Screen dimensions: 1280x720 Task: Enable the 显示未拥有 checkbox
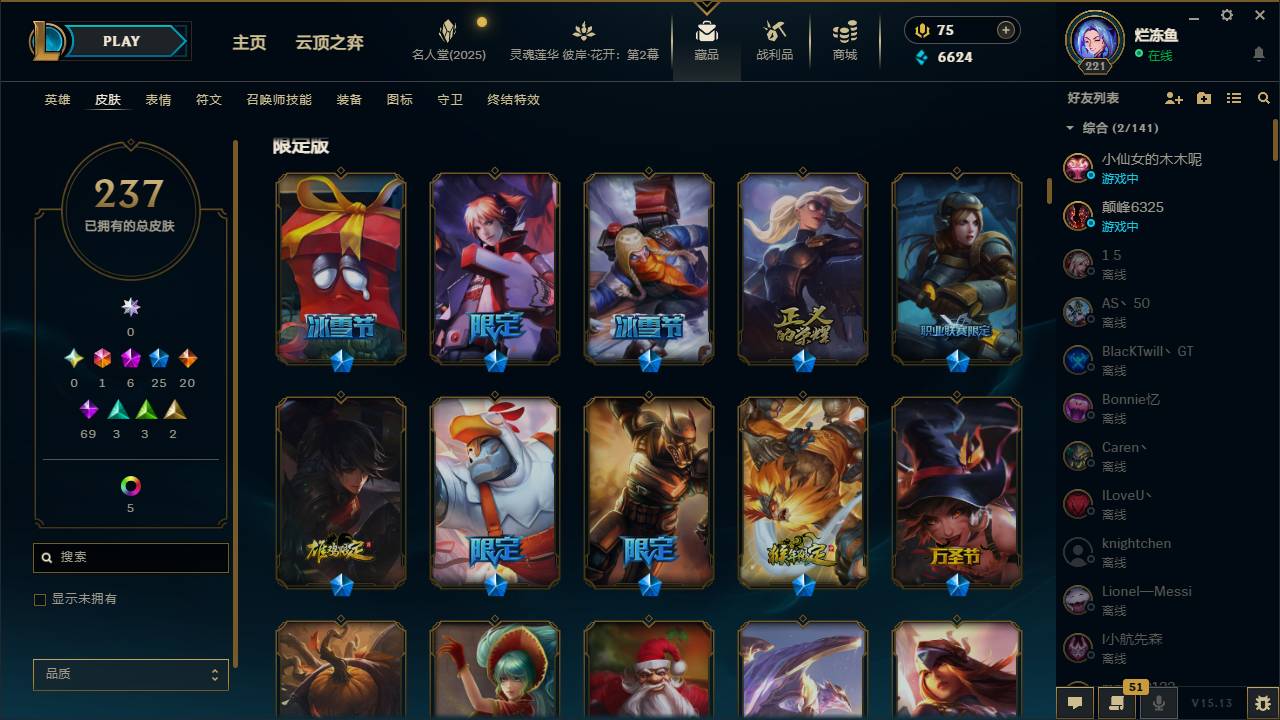40,600
